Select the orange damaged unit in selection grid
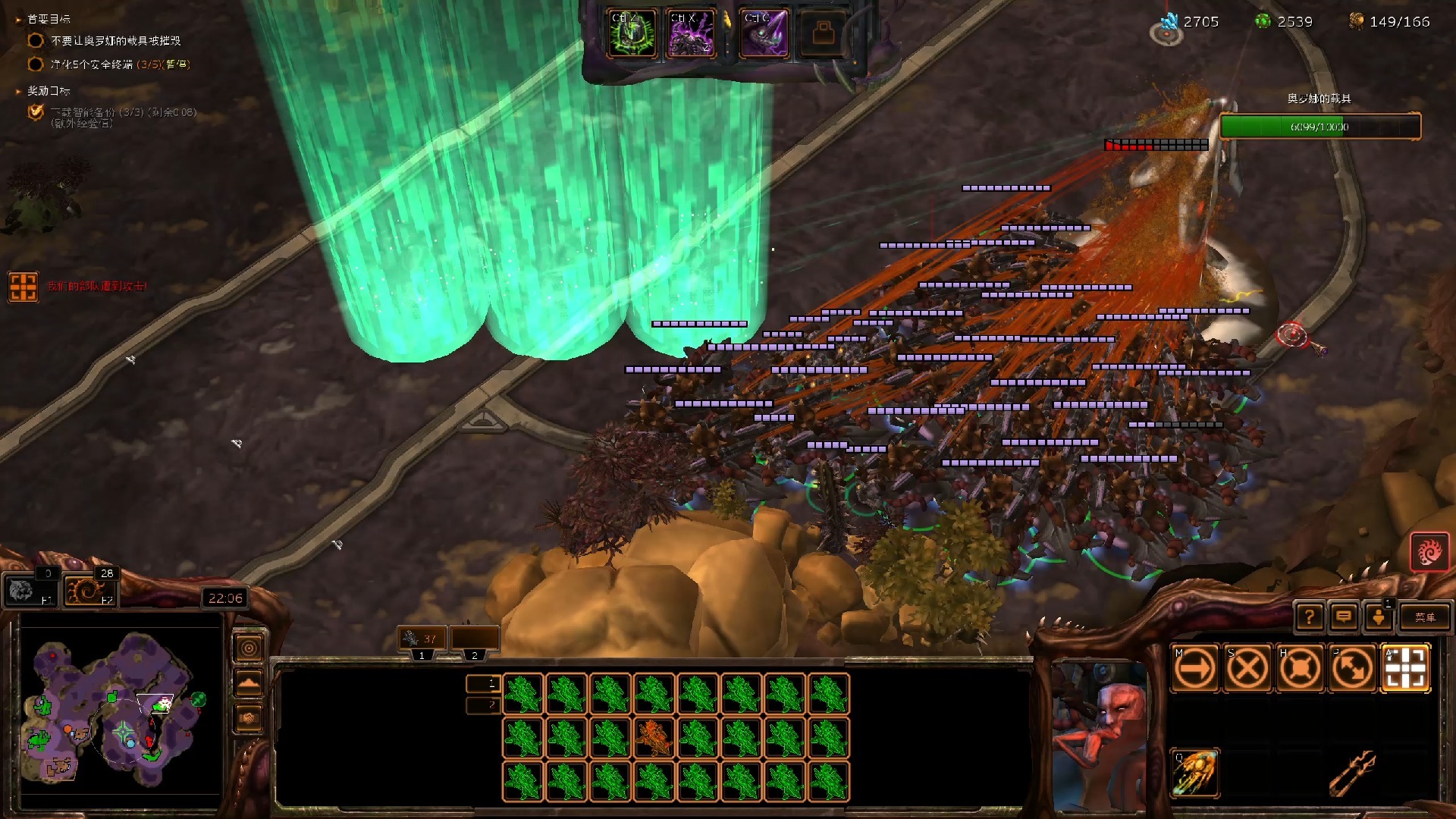 (x=654, y=737)
